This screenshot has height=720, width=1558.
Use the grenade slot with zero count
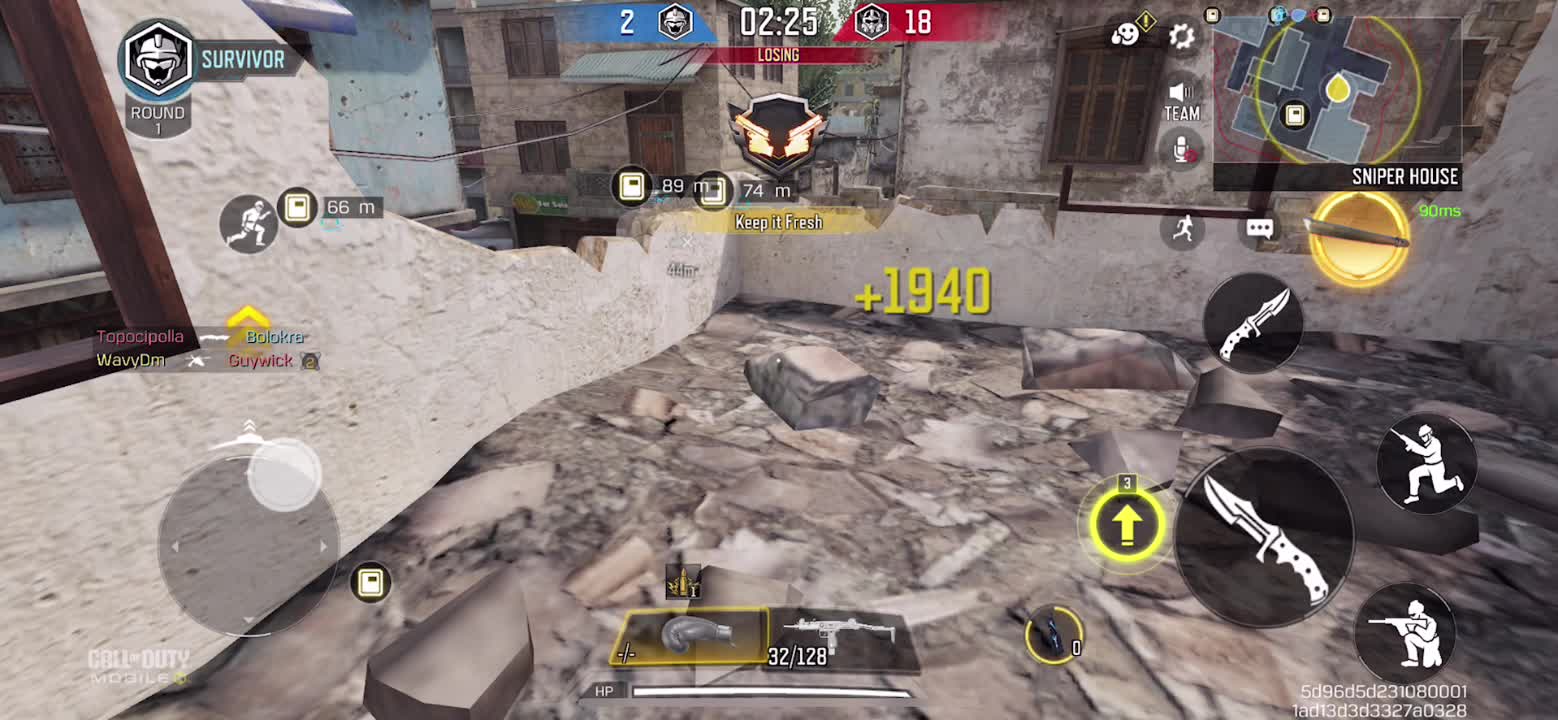pyautogui.click(x=1053, y=633)
